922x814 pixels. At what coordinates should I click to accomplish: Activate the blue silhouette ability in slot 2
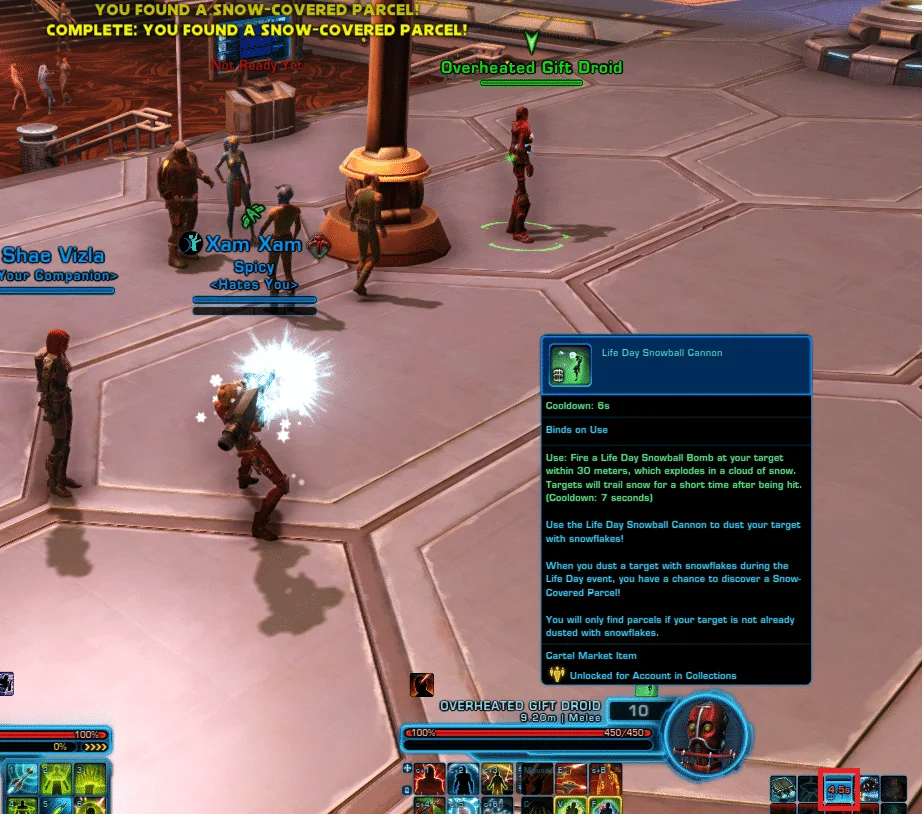(463, 776)
